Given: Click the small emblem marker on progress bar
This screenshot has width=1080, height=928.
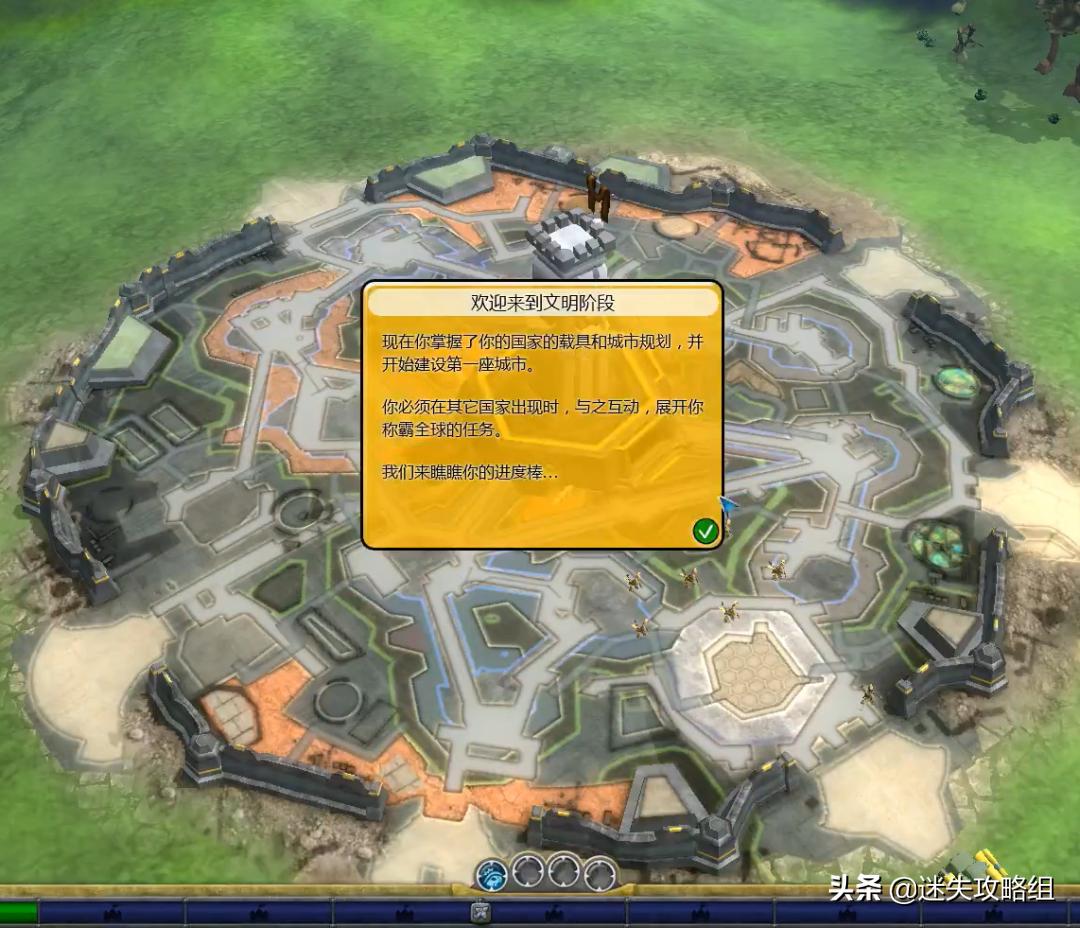Looking at the screenshot, I should (x=480, y=911).
